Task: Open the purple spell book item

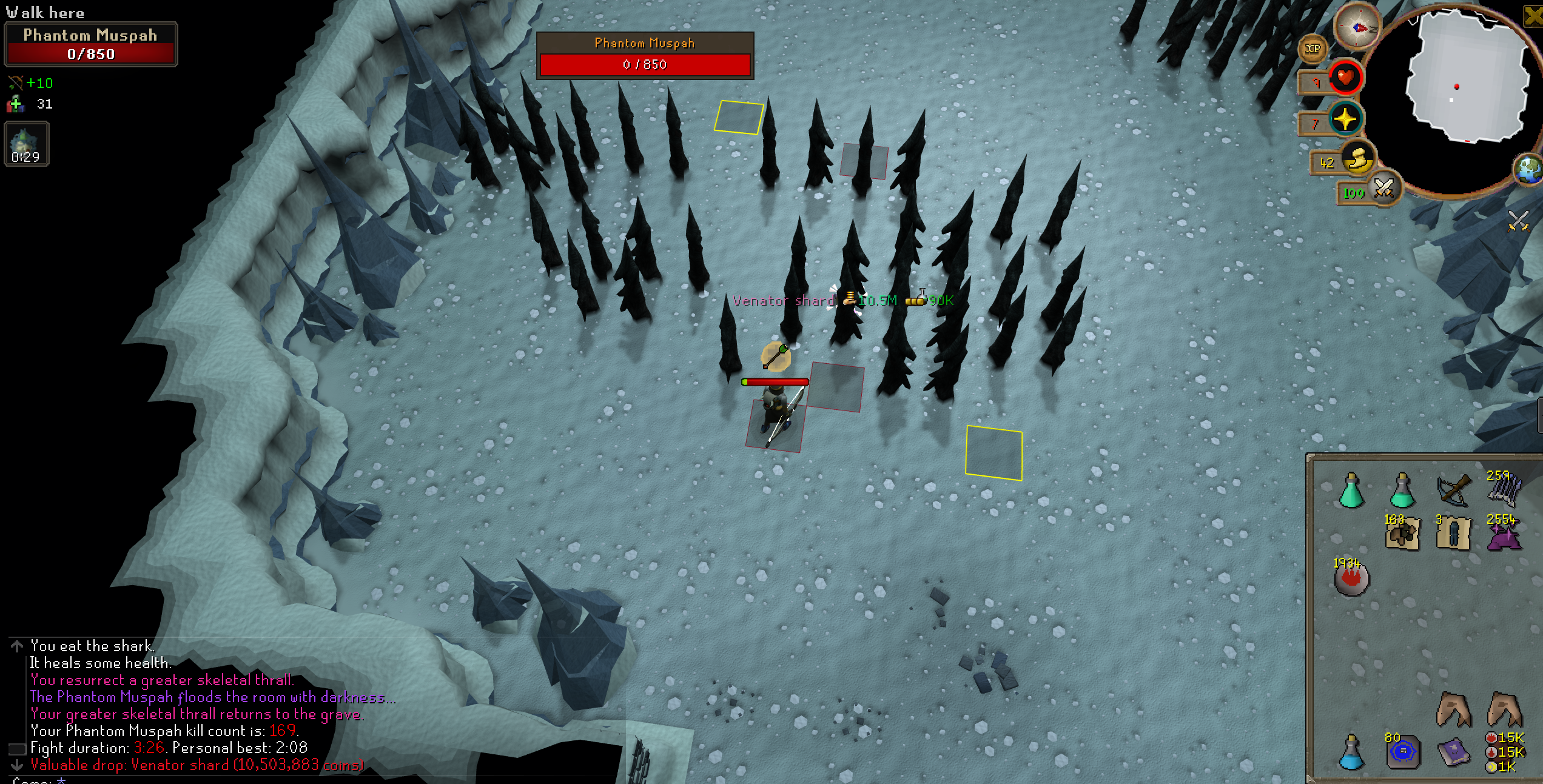Action: click(1453, 753)
